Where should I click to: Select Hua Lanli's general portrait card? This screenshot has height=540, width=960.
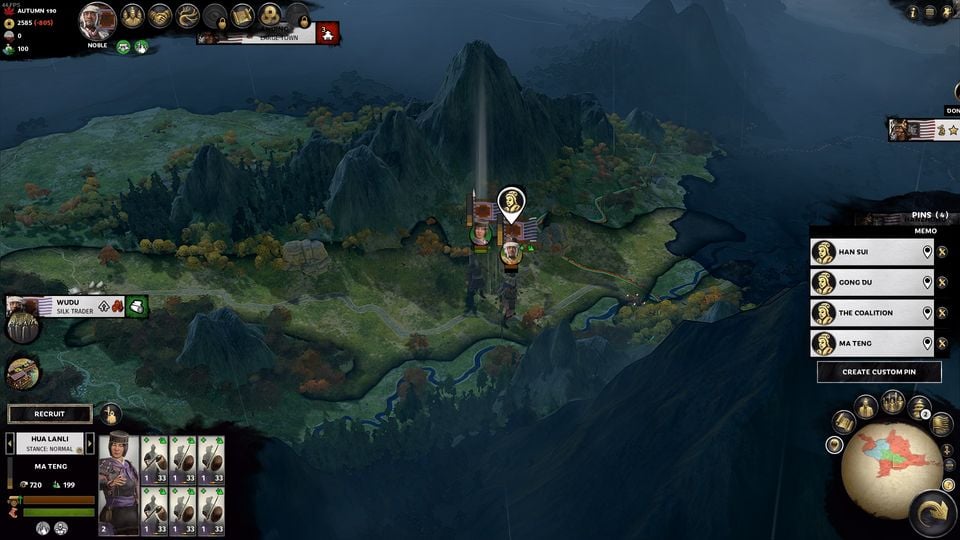pos(118,481)
